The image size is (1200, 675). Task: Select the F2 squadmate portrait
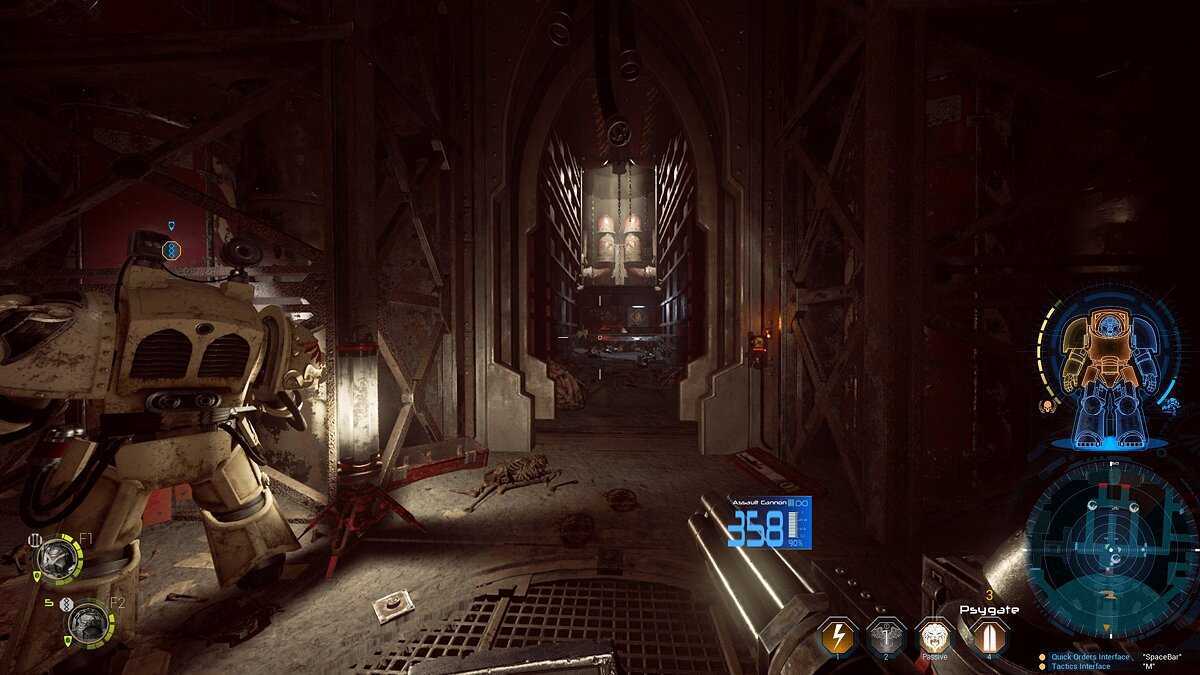click(87, 623)
